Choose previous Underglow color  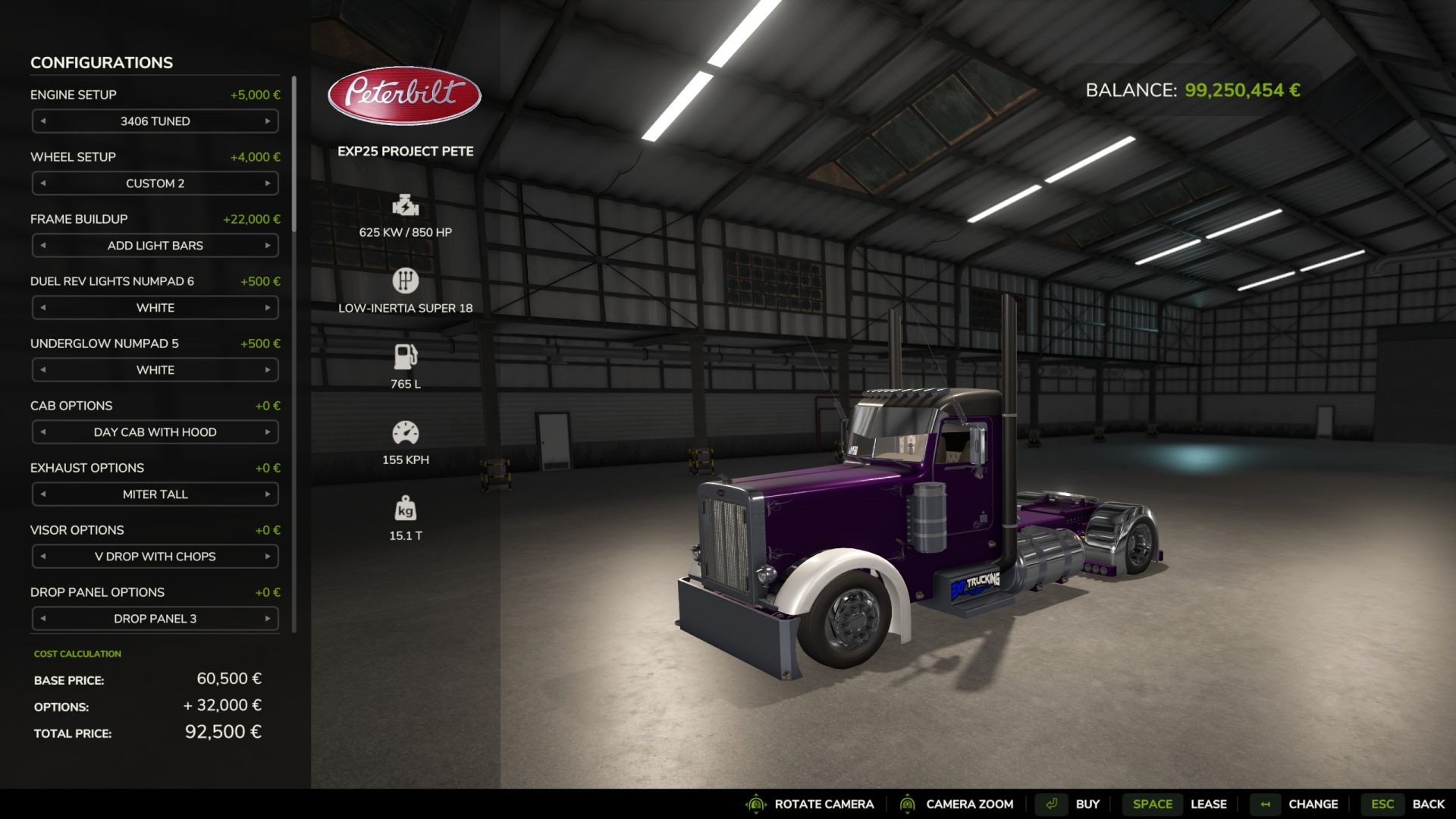43,370
